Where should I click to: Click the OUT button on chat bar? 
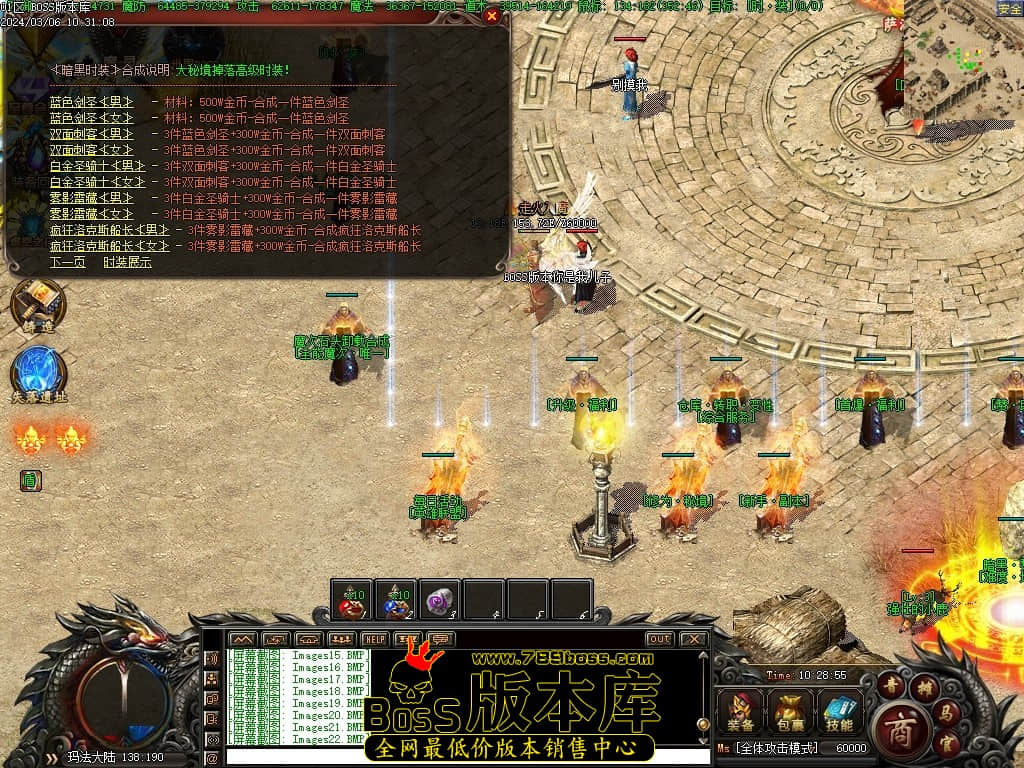coord(660,639)
